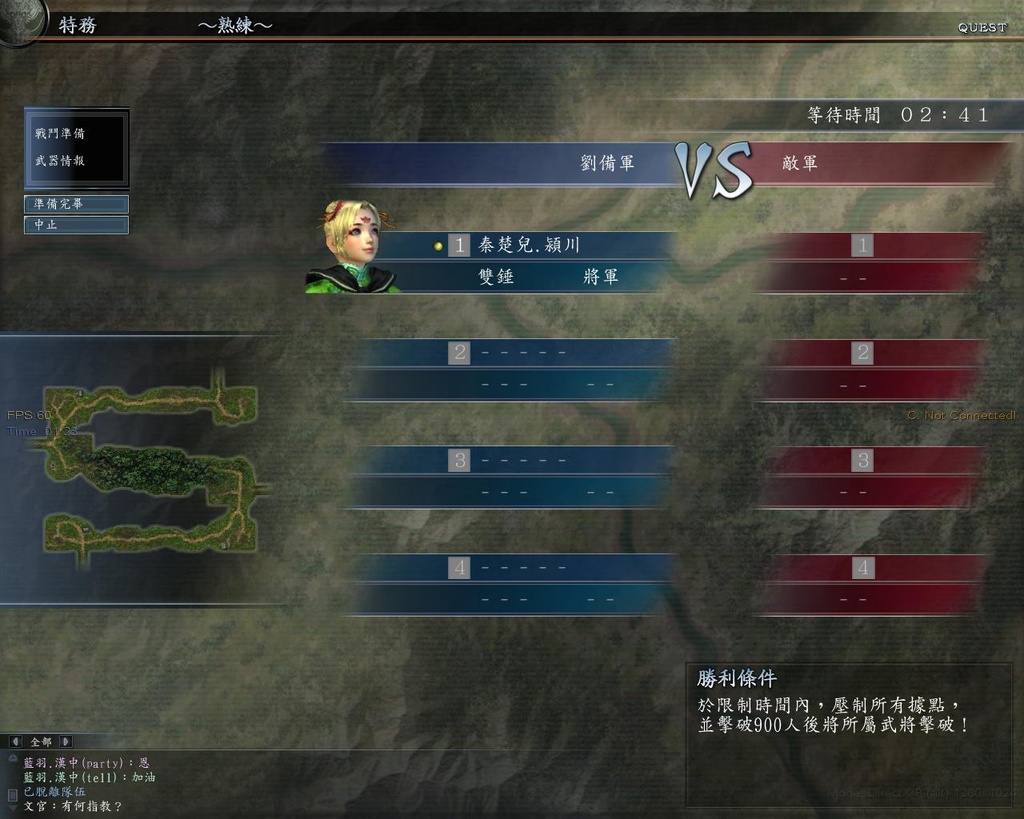Switch chat channel with the right arrow
Viewport: 1024px width, 819px height.
[x=66, y=742]
